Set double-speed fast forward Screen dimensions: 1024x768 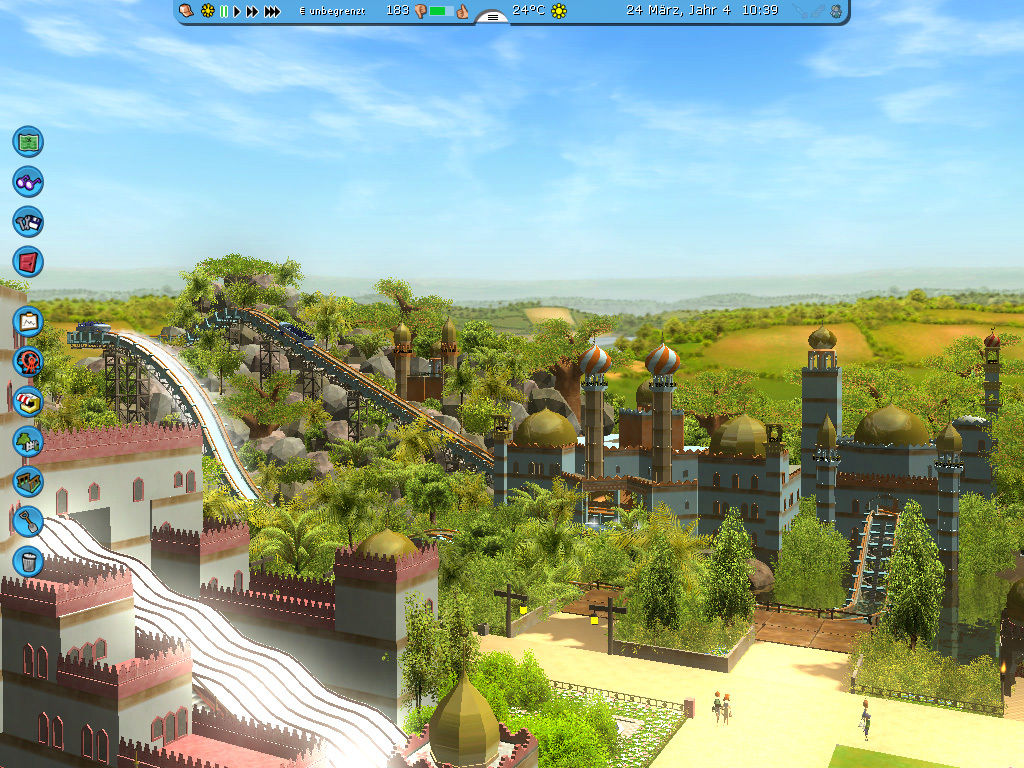tap(253, 11)
